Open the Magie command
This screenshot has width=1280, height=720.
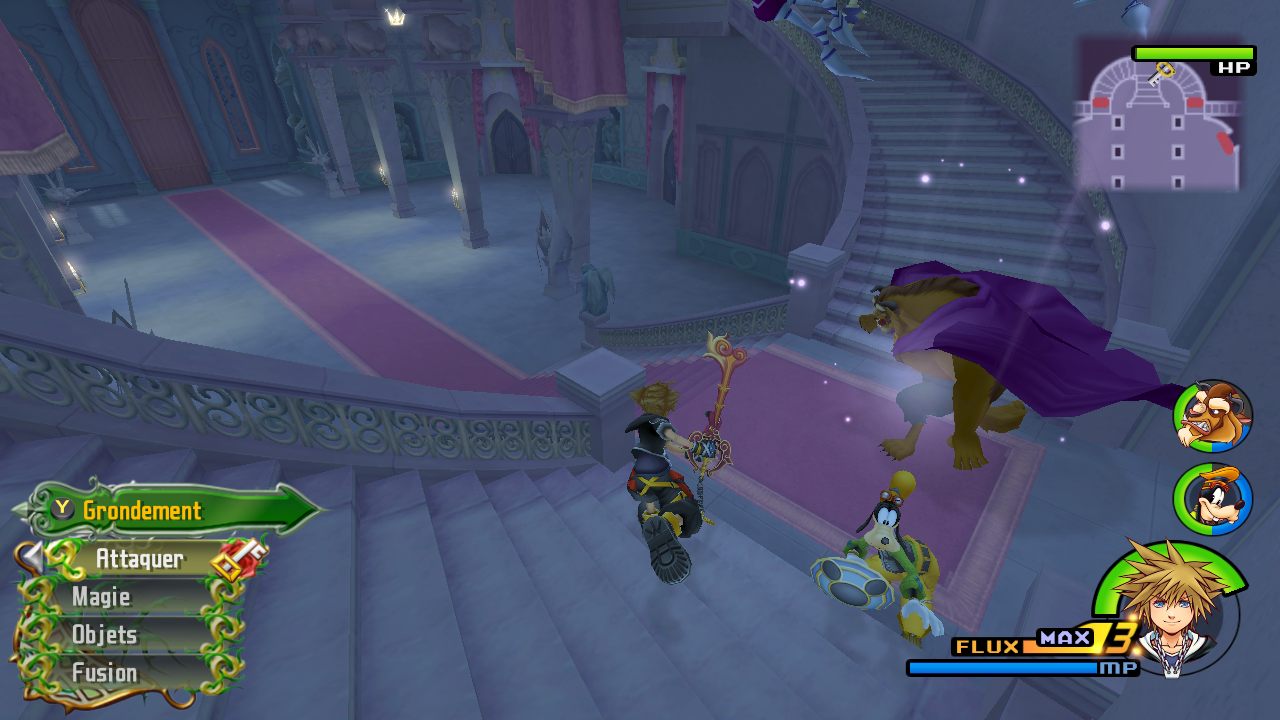pos(101,597)
